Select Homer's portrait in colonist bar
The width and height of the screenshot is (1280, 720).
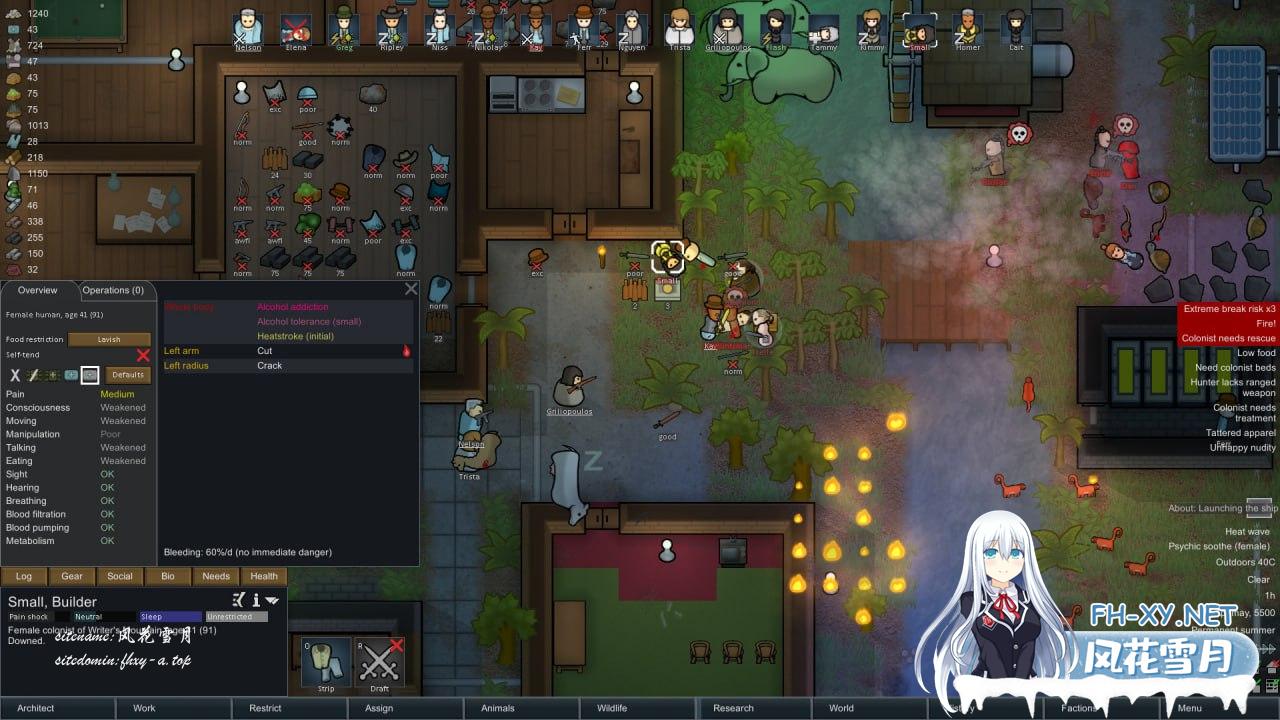967,28
